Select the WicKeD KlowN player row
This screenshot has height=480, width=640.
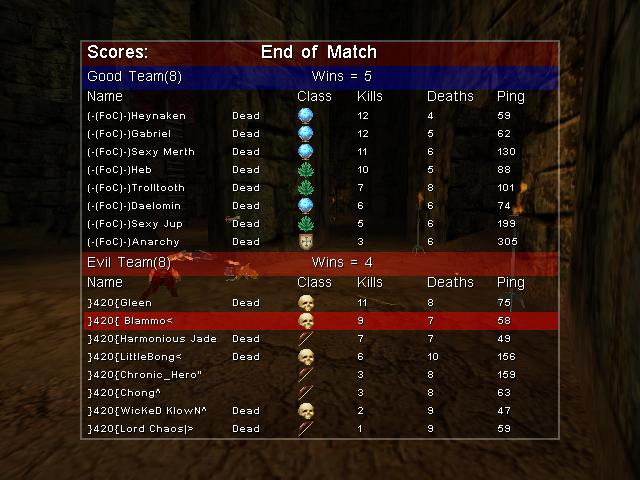coord(320,411)
